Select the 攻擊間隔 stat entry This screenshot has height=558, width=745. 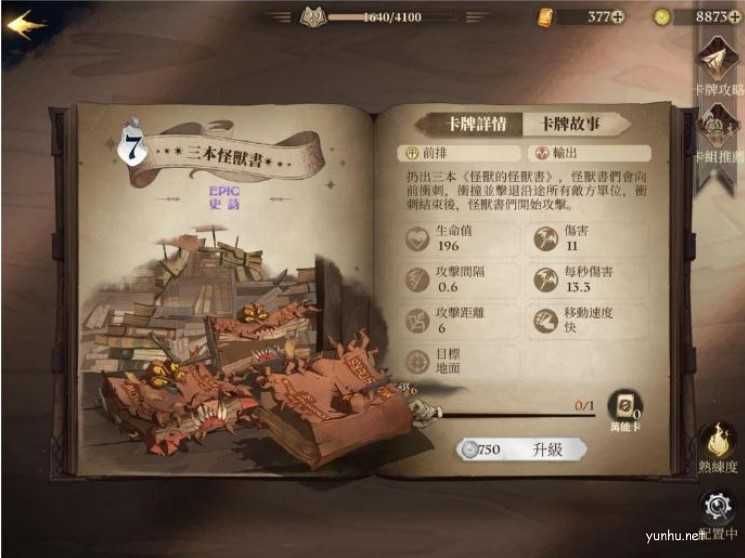point(458,279)
